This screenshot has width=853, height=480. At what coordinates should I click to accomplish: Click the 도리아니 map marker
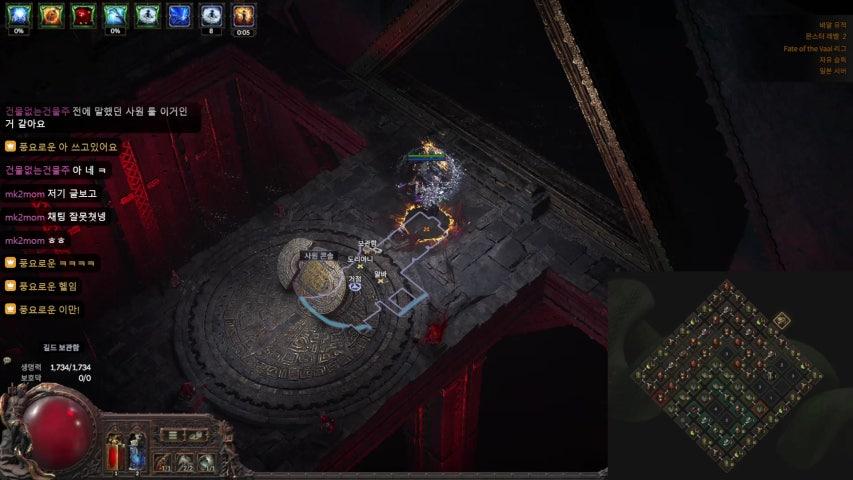point(359,261)
